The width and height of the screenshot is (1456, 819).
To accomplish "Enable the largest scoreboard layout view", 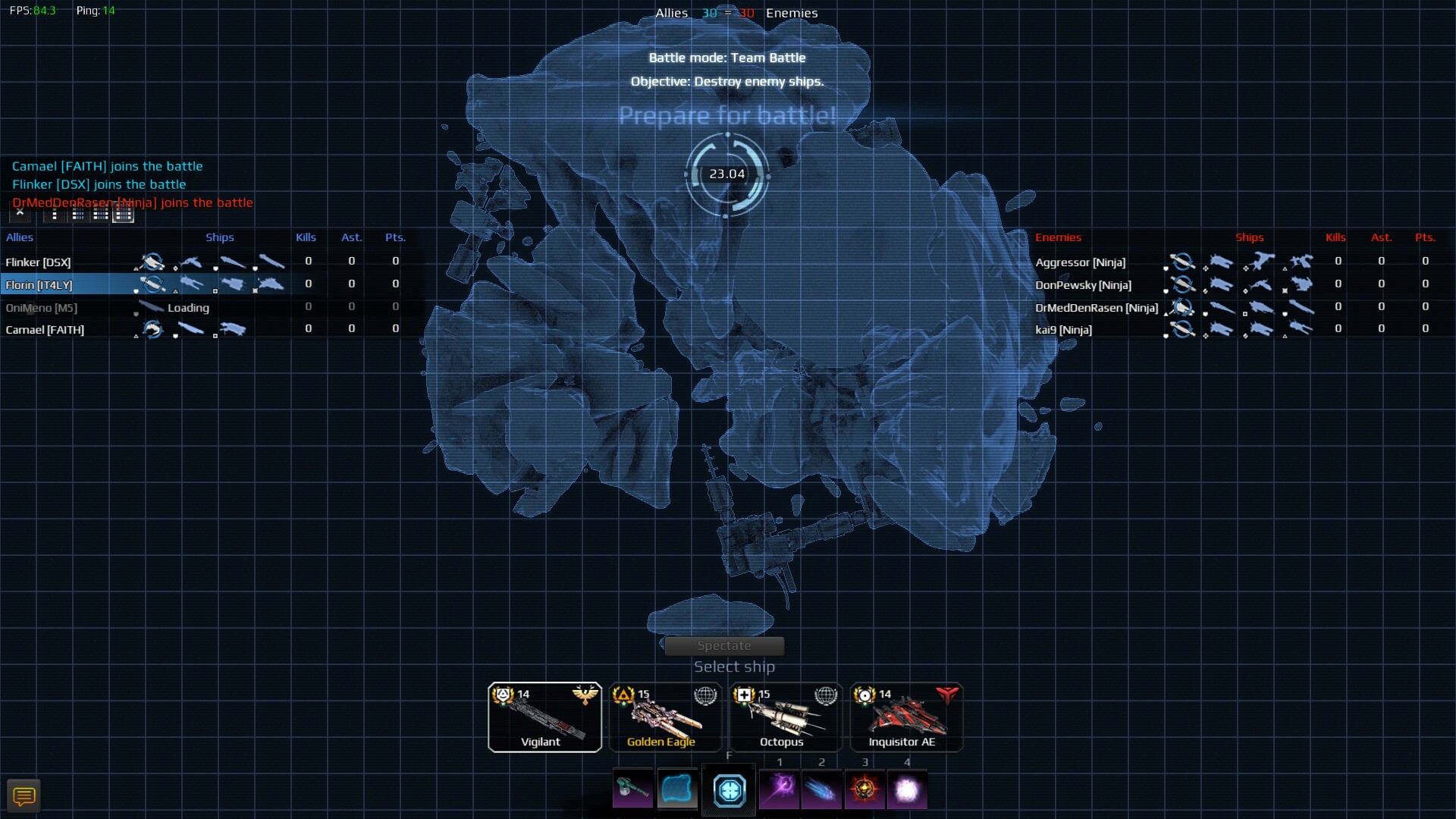I will pyautogui.click(x=123, y=215).
